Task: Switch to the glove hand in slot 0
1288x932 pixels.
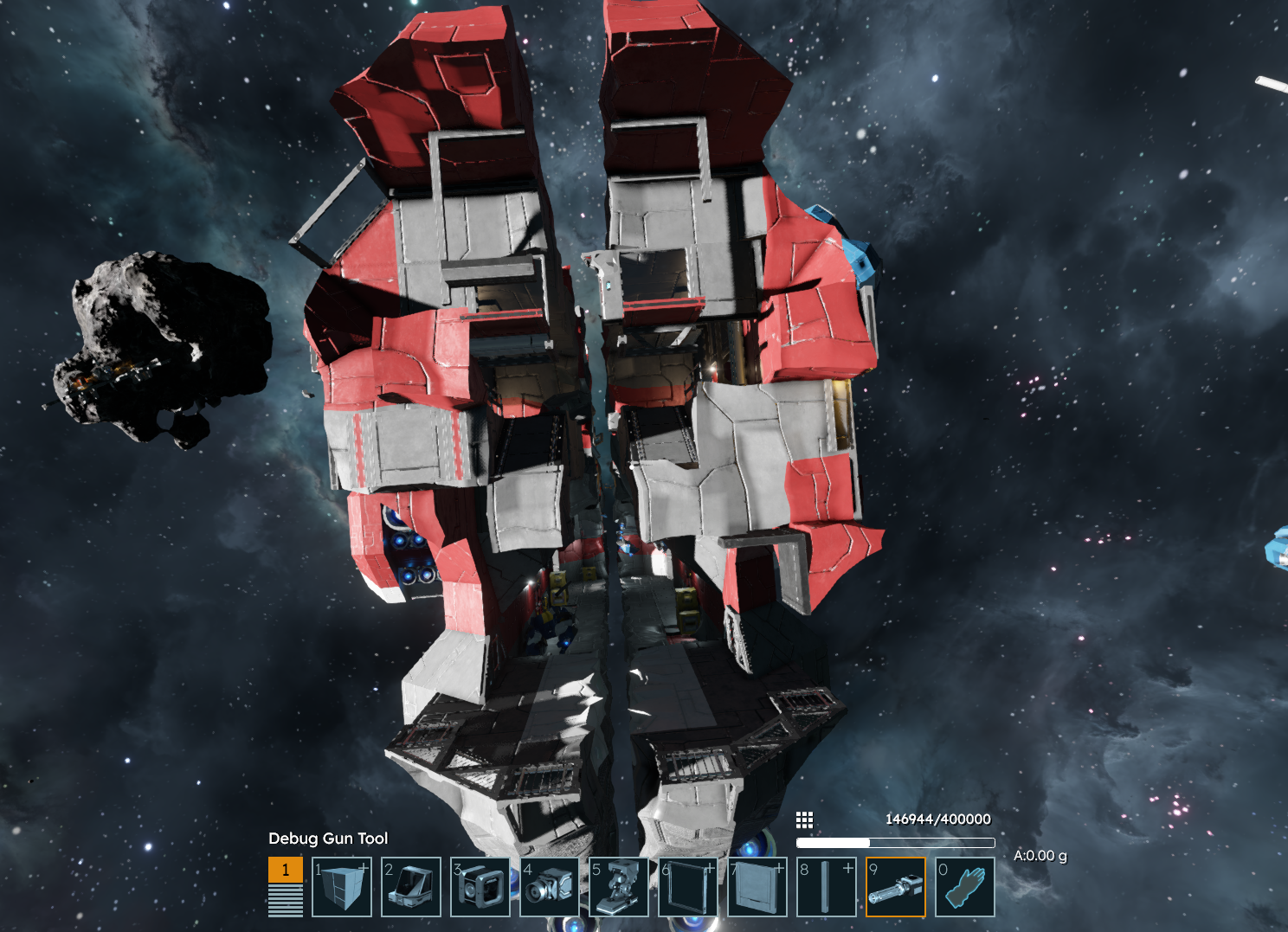Action: click(965, 887)
